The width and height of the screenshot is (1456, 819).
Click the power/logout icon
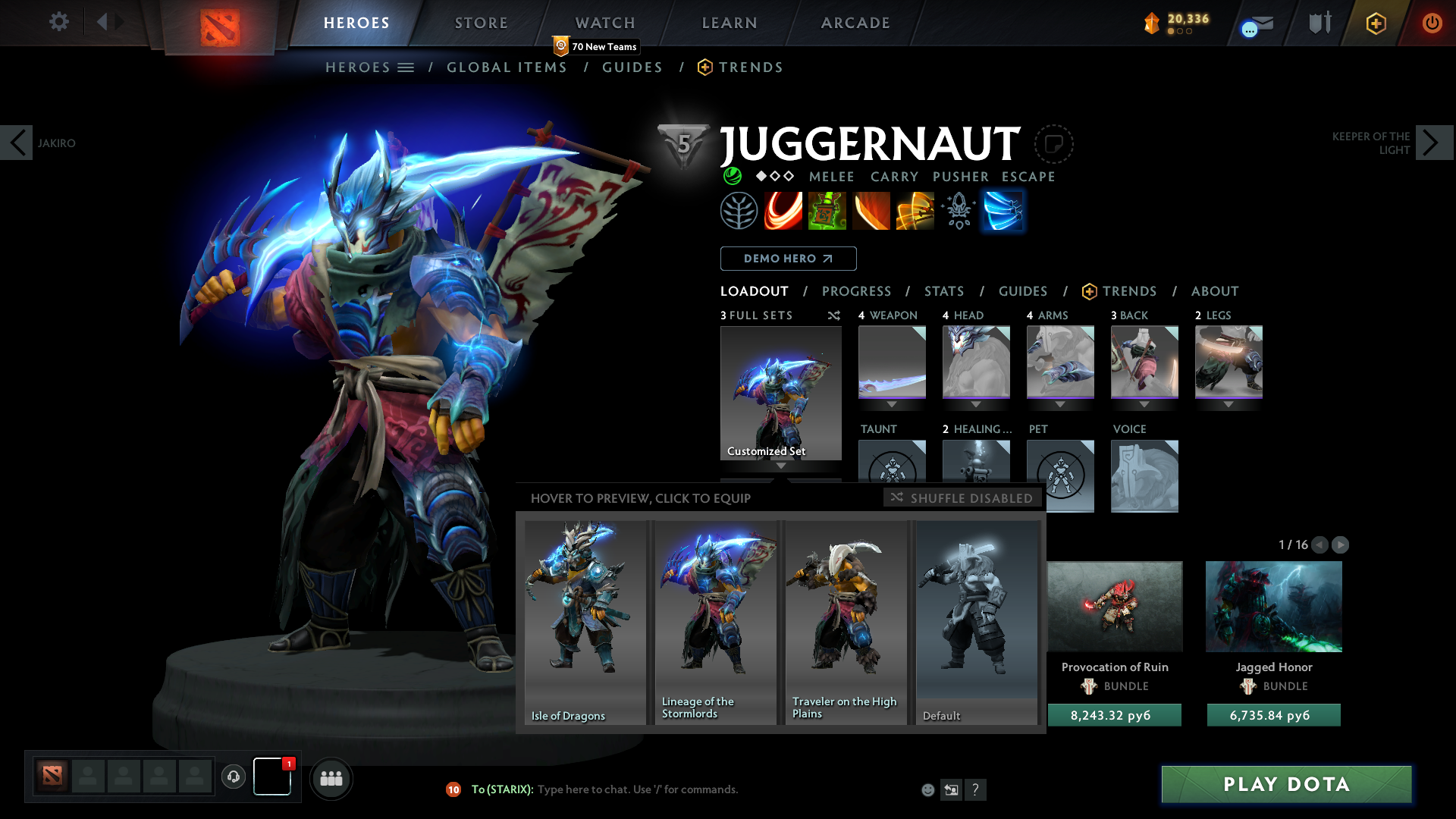tap(1432, 23)
